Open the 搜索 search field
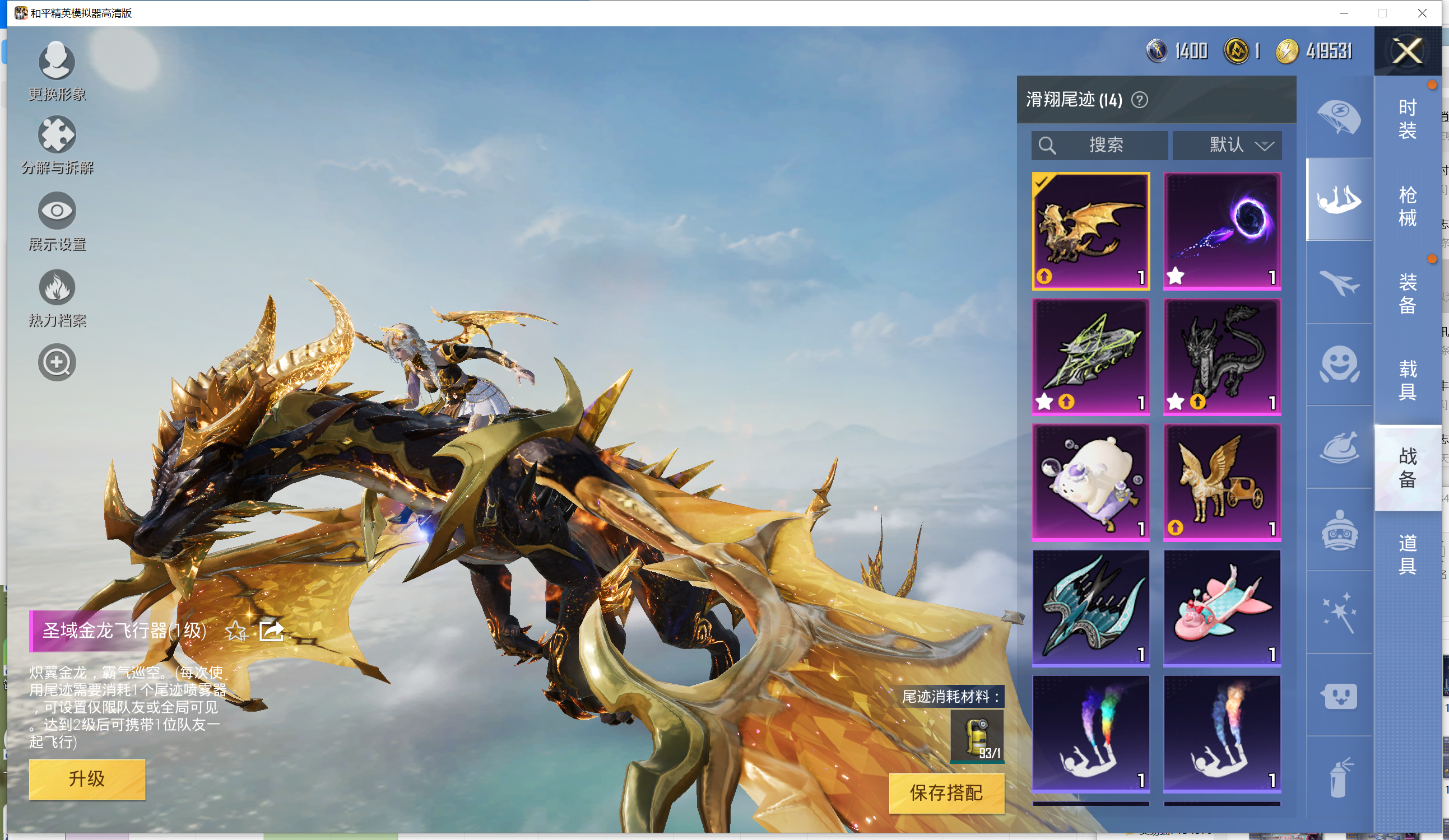The image size is (1449, 840). pyautogui.click(x=1099, y=145)
